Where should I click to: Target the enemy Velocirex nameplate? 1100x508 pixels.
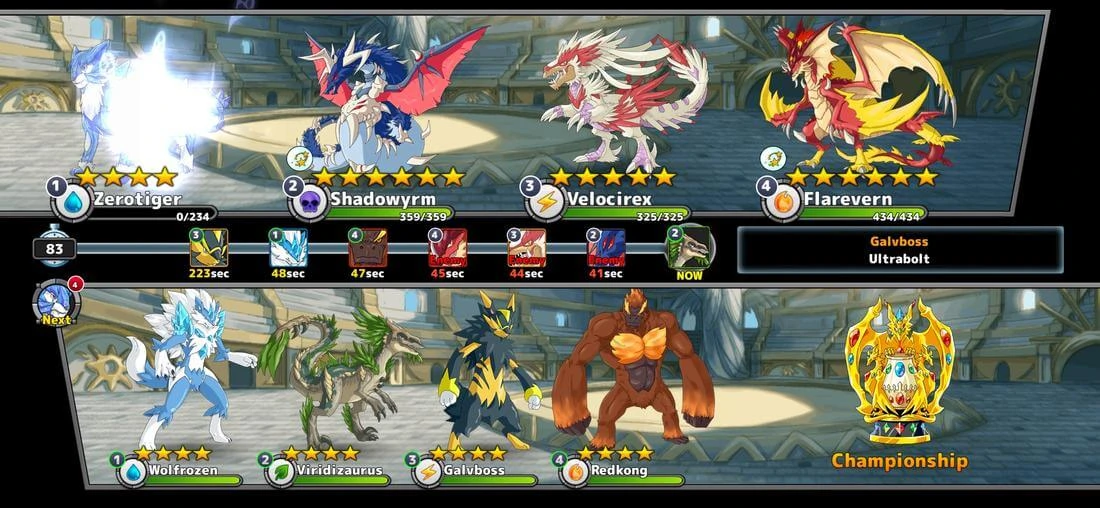pos(610,200)
